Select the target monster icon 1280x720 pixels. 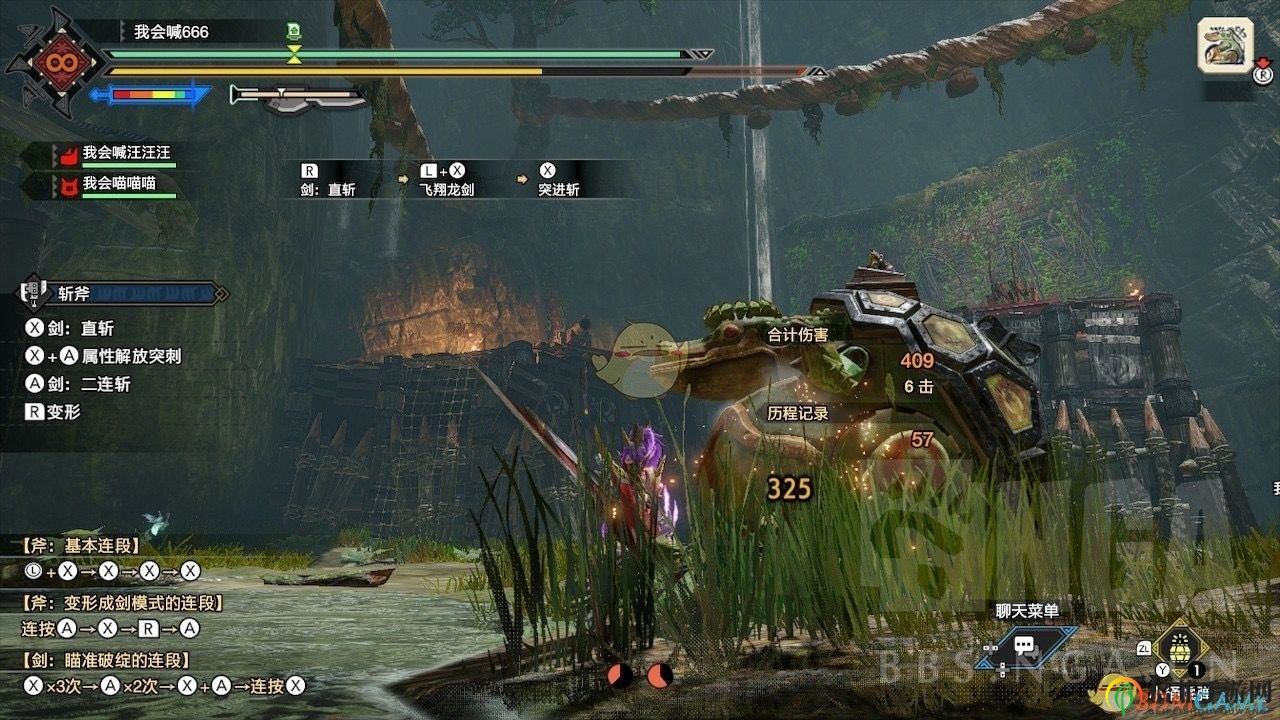click(x=1226, y=44)
